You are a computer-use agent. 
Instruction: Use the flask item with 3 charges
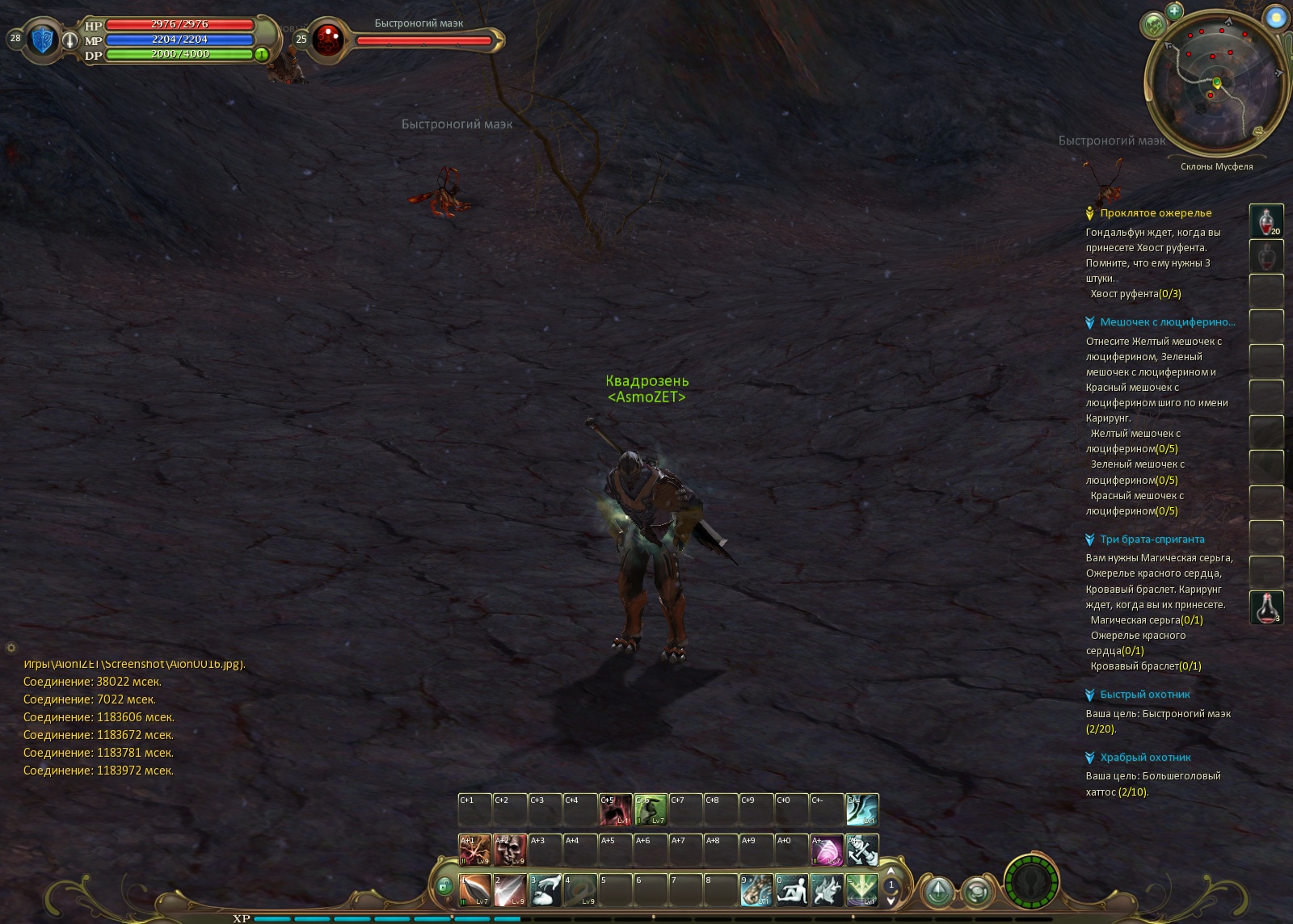1266,607
